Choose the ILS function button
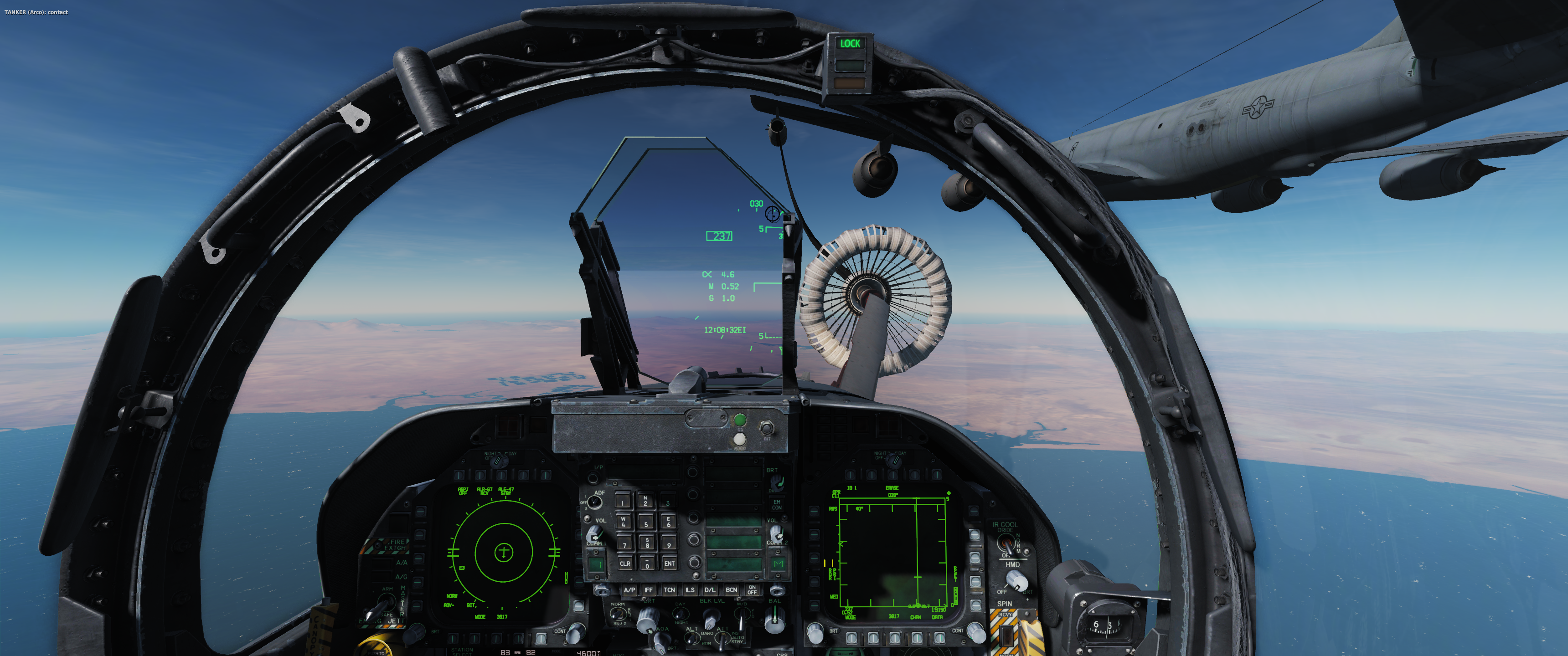1568x656 pixels. (x=690, y=589)
